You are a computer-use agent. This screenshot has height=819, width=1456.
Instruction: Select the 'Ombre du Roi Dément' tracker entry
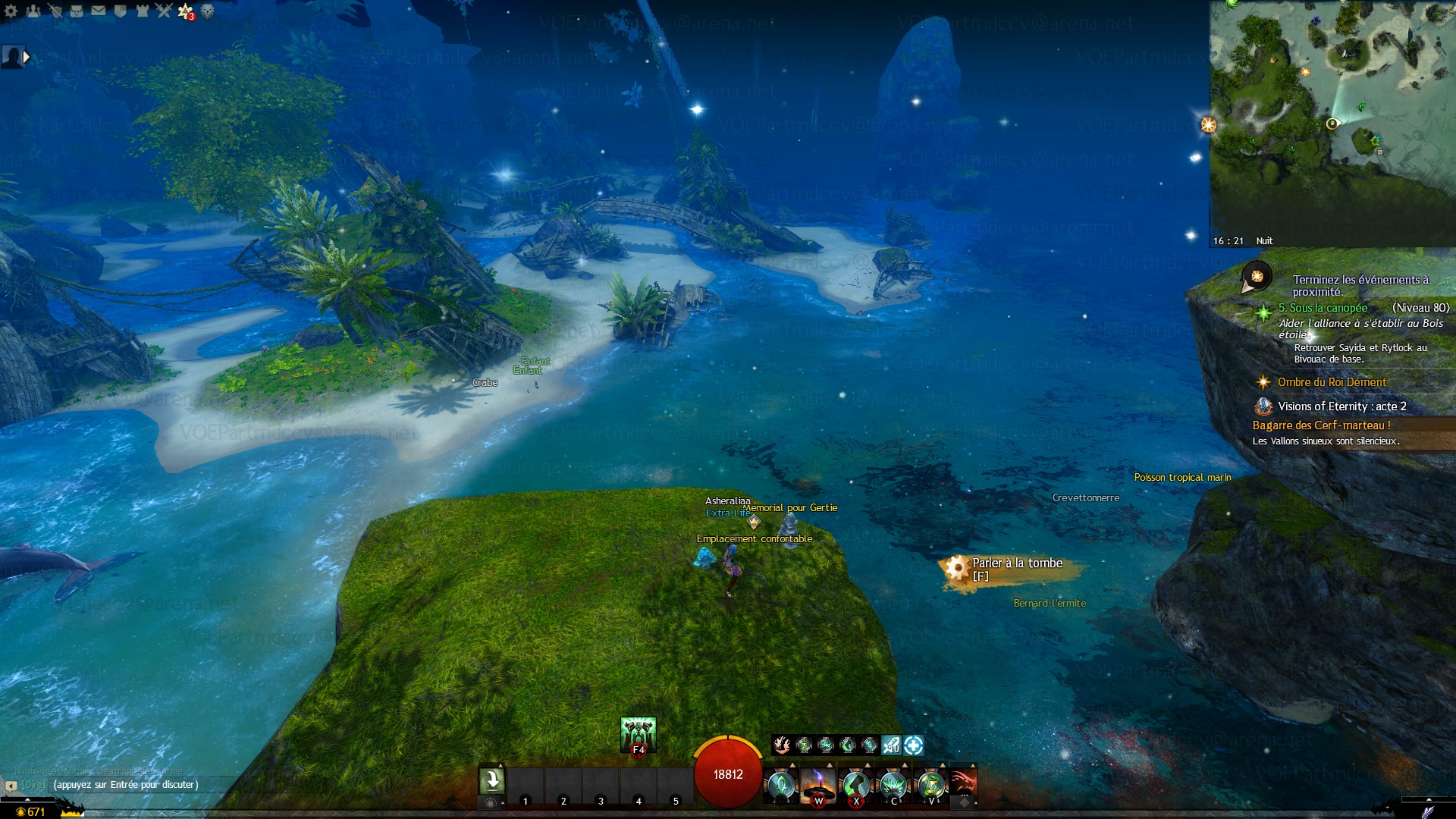click(1332, 382)
